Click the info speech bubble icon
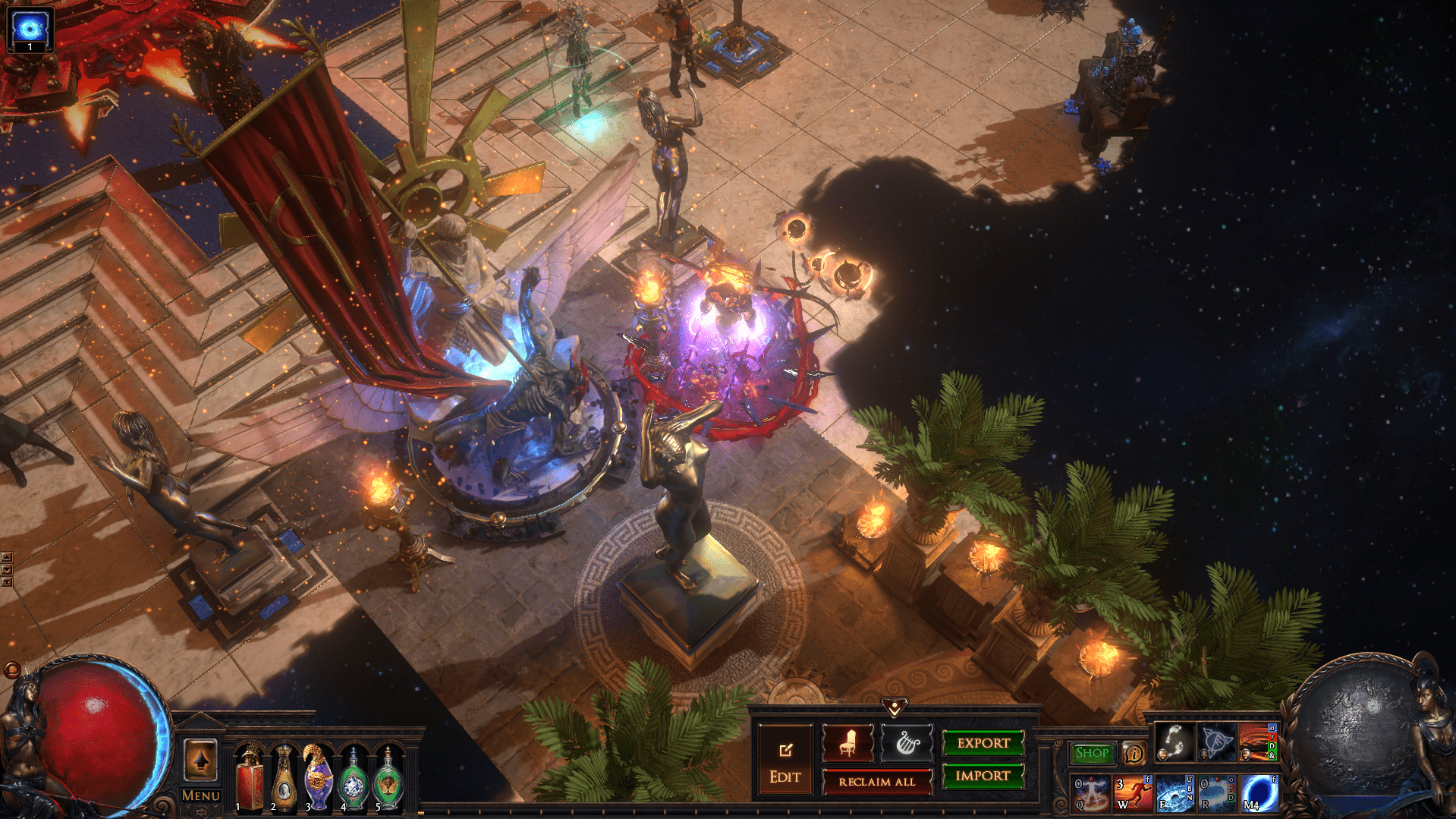The width and height of the screenshot is (1456, 819). 1134,754
